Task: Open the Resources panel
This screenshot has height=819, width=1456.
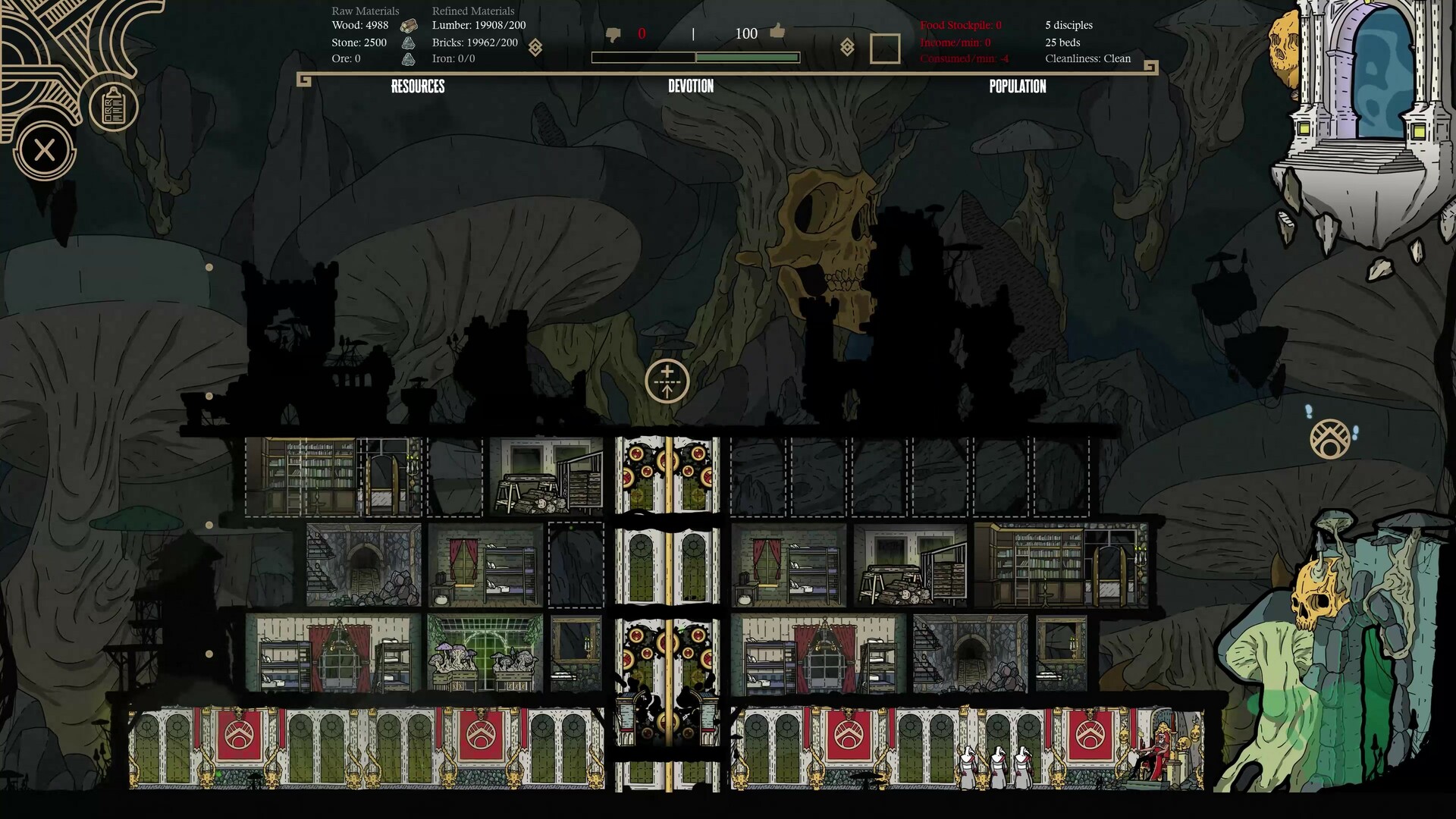Action: tap(418, 86)
